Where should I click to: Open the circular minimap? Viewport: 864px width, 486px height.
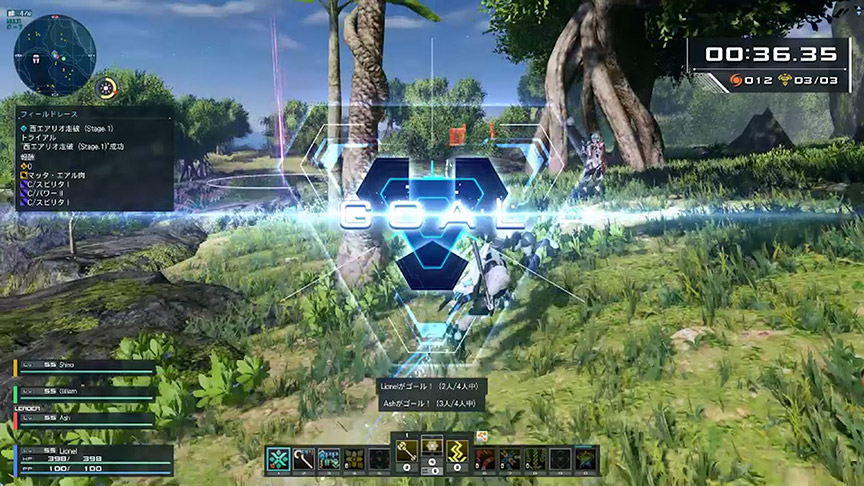(55, 54)
